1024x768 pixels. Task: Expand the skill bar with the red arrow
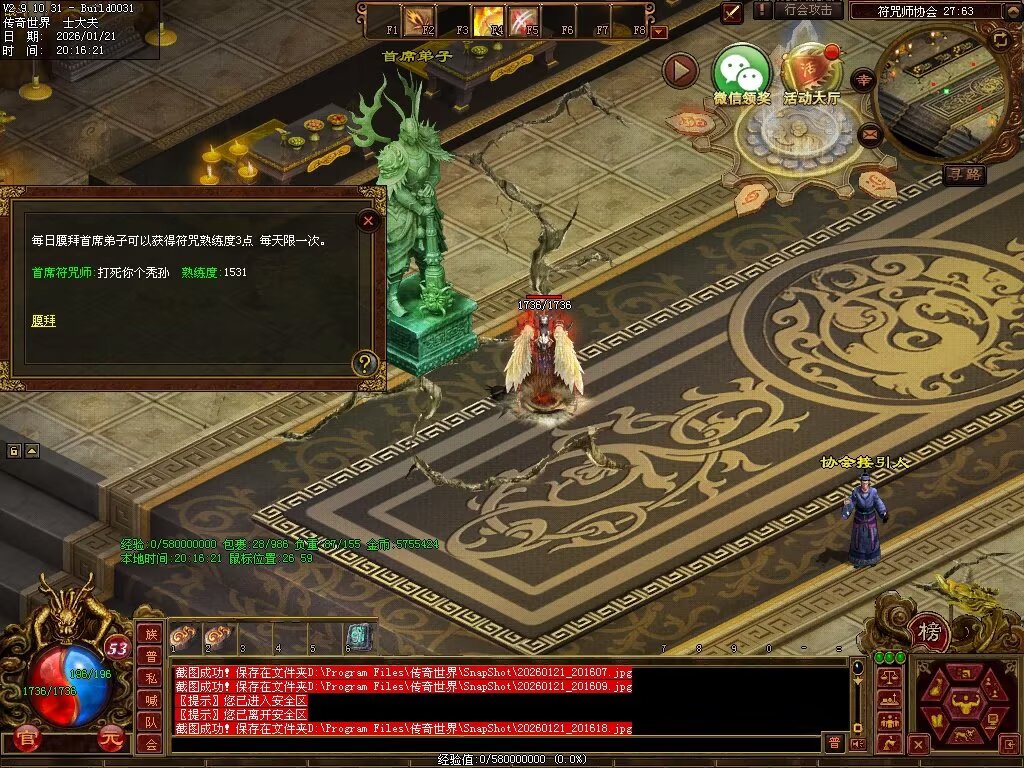658,32
